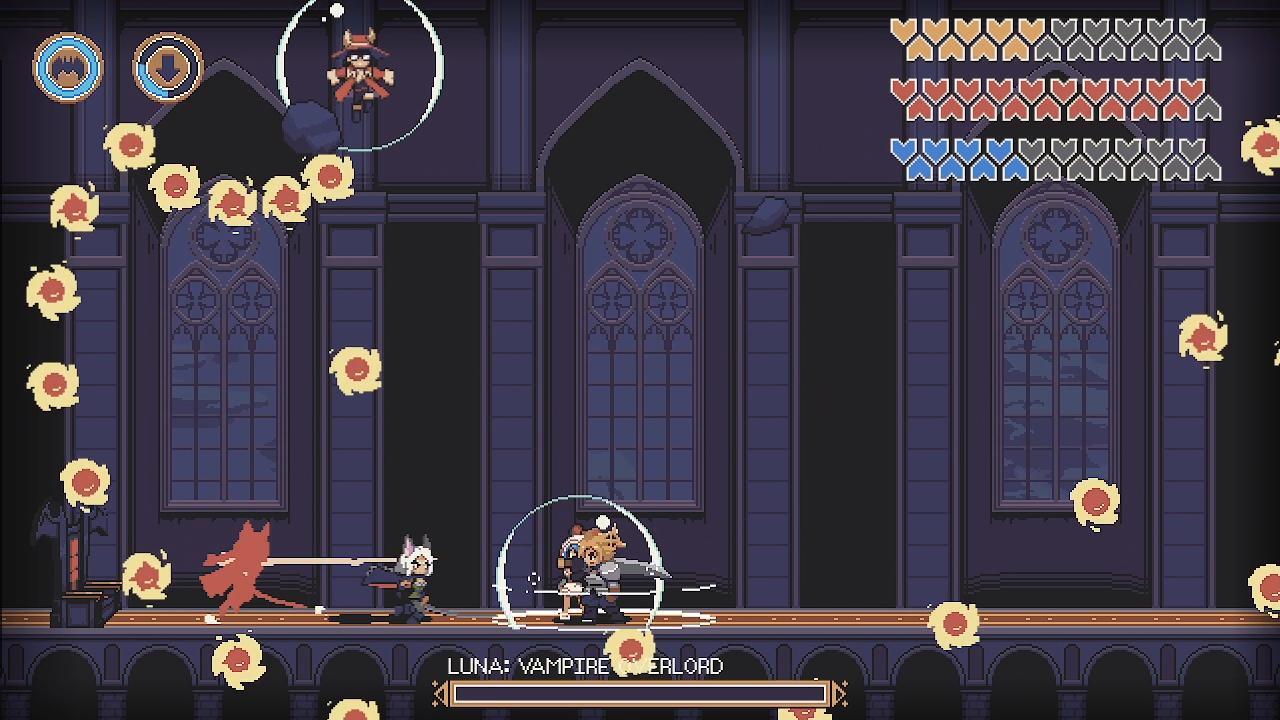Click the boss health bar at the bottom
The height and width of the screenshot is (720, 1280).
[x=640, y=692]
